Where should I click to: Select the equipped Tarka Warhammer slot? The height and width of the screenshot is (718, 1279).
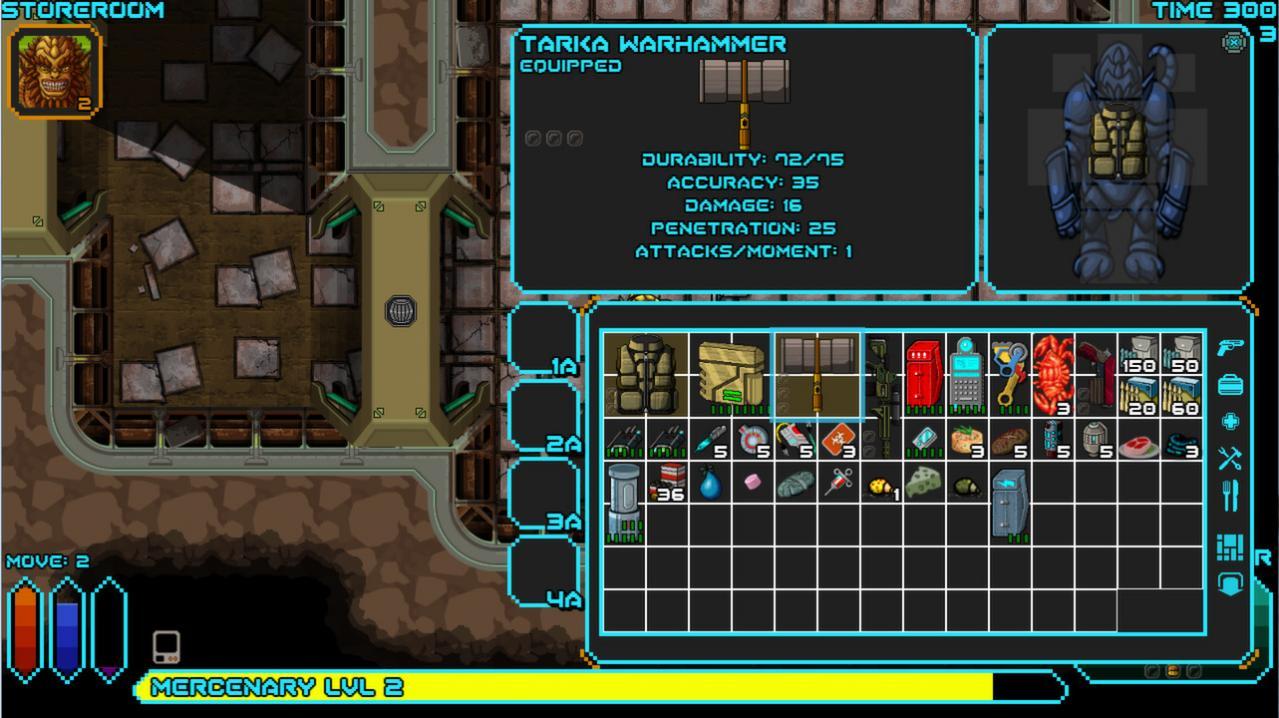point(818,375)
